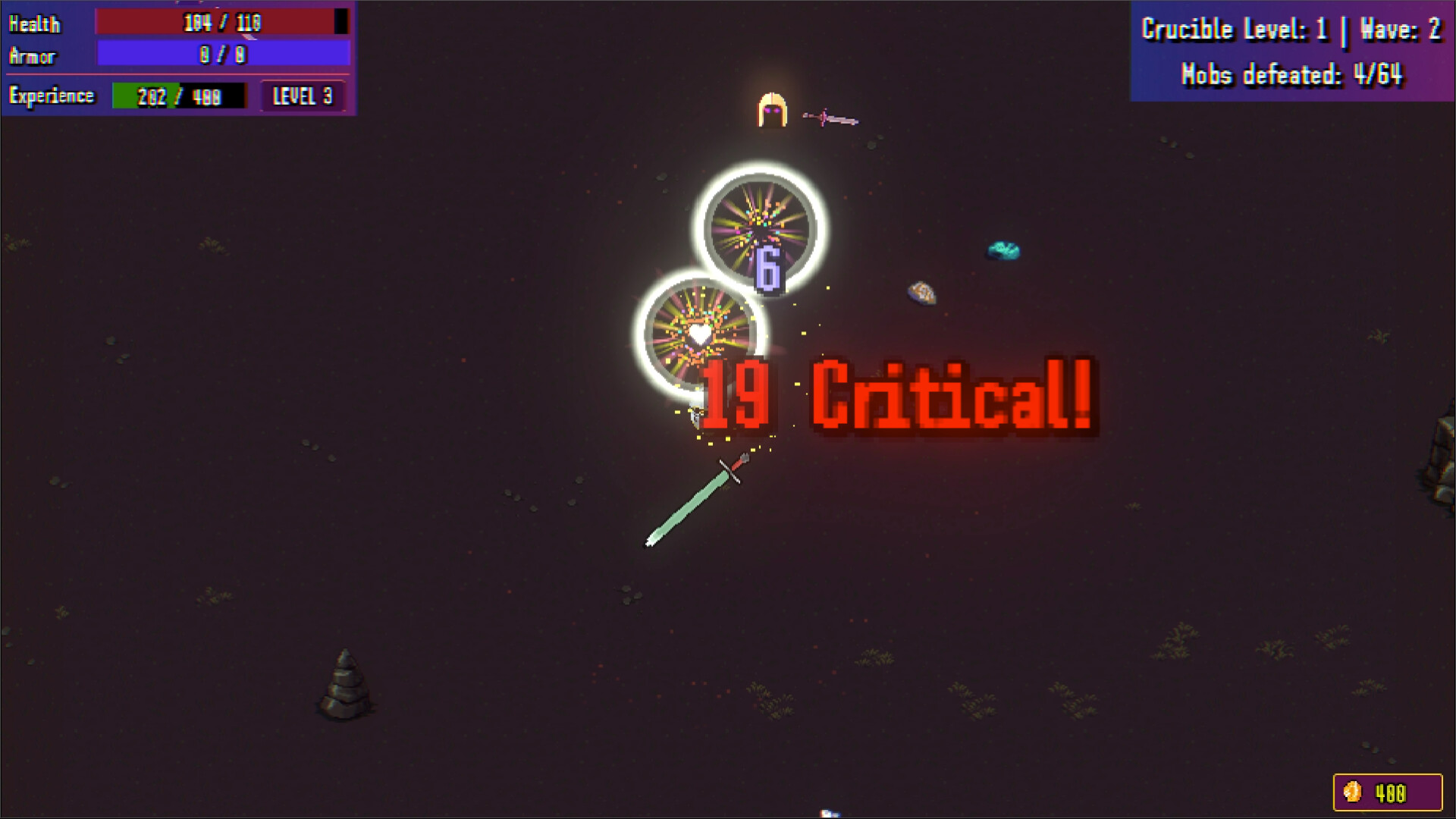The height and width of the screenshot is (819, 1456).
Task: Click the small rock pickup near the slime
Action: click(x=923, y=294)
